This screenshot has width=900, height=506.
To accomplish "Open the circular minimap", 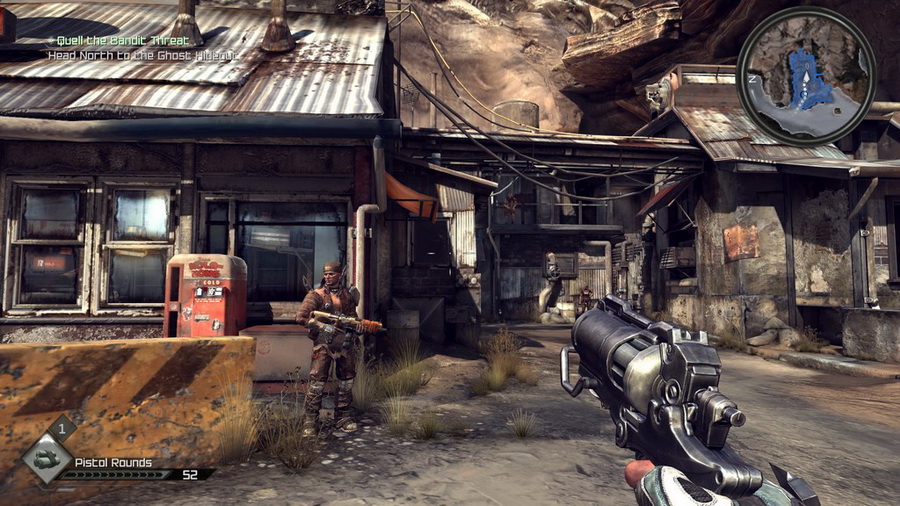I will (x=806, y=77).
